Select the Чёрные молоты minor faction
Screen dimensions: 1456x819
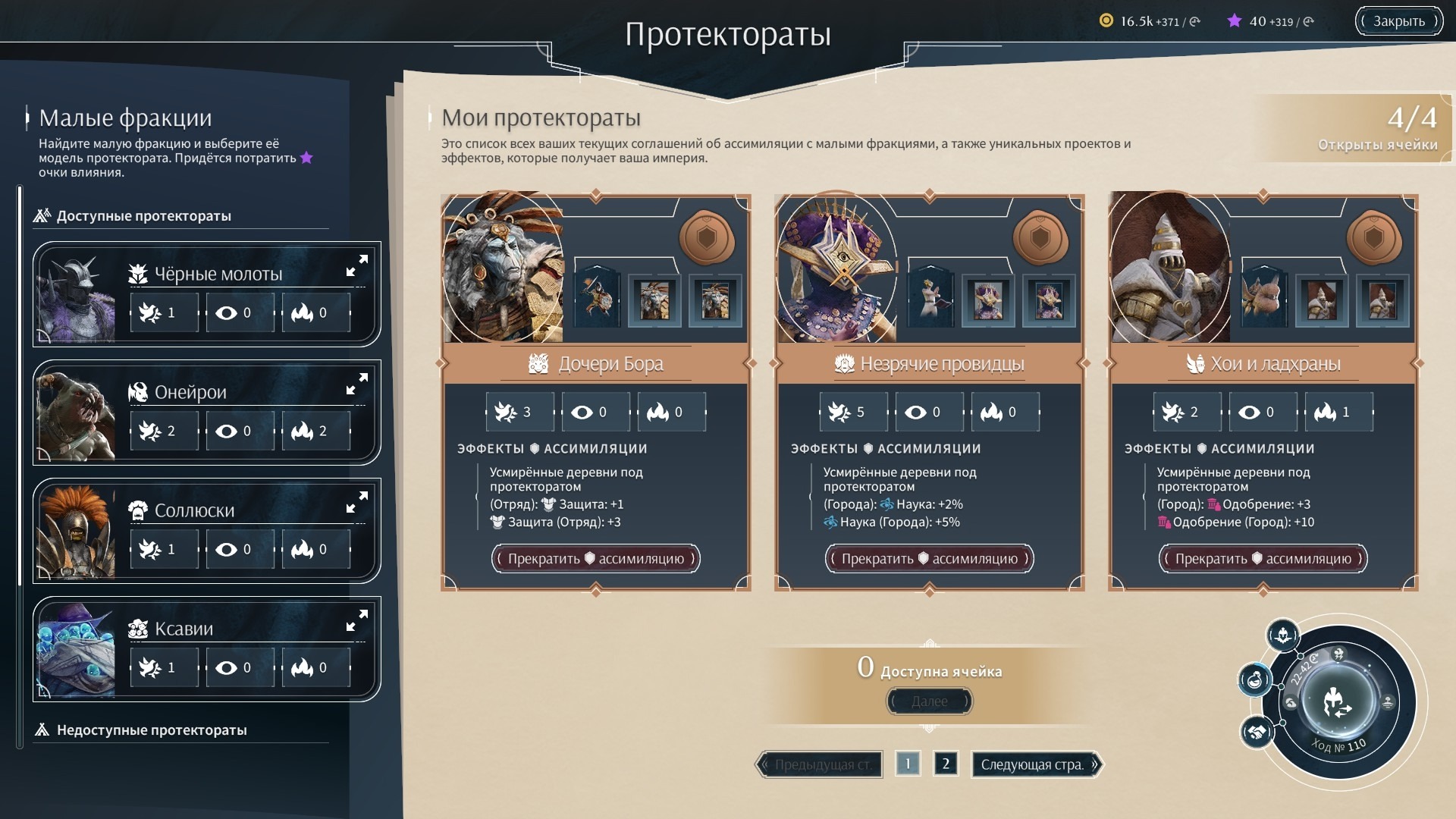pos(218,275)
